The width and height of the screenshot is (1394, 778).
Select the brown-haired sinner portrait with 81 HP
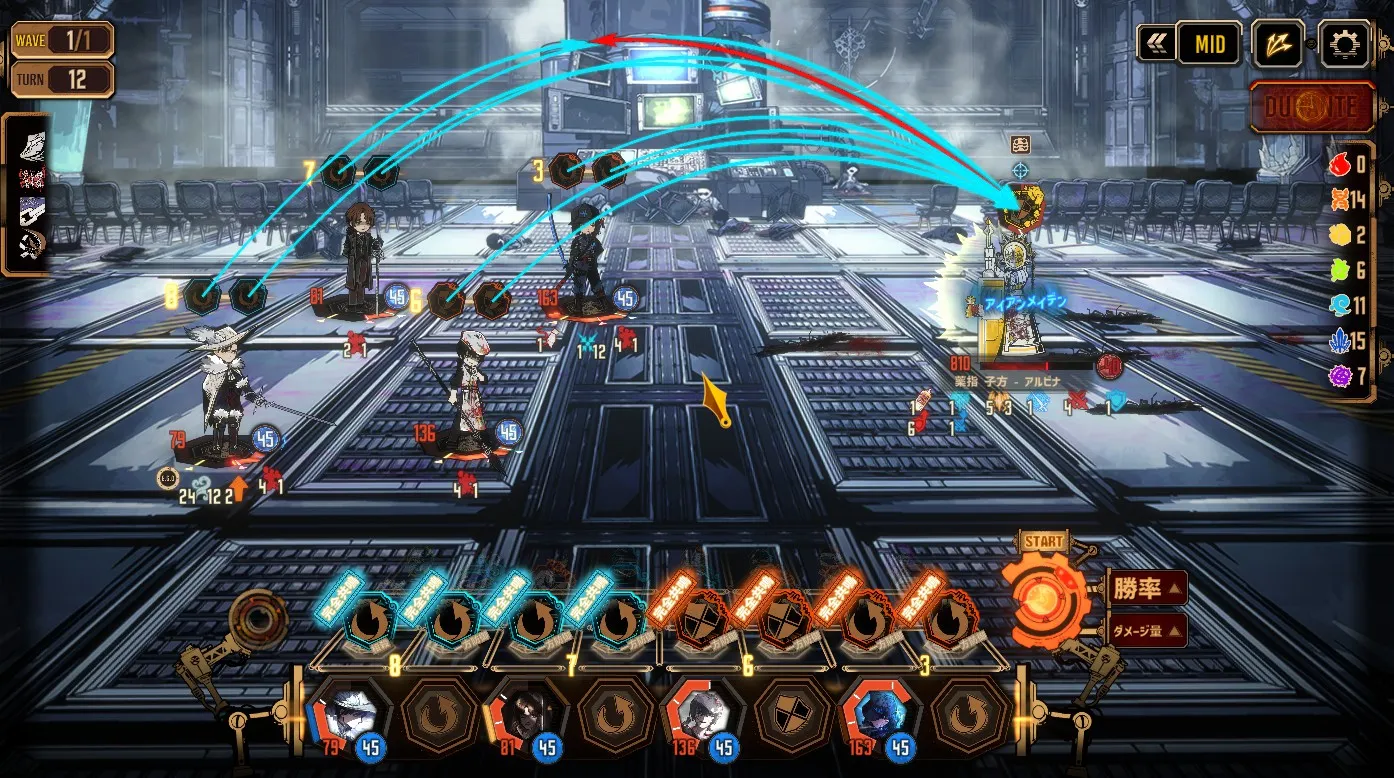[x=524, y=714]
